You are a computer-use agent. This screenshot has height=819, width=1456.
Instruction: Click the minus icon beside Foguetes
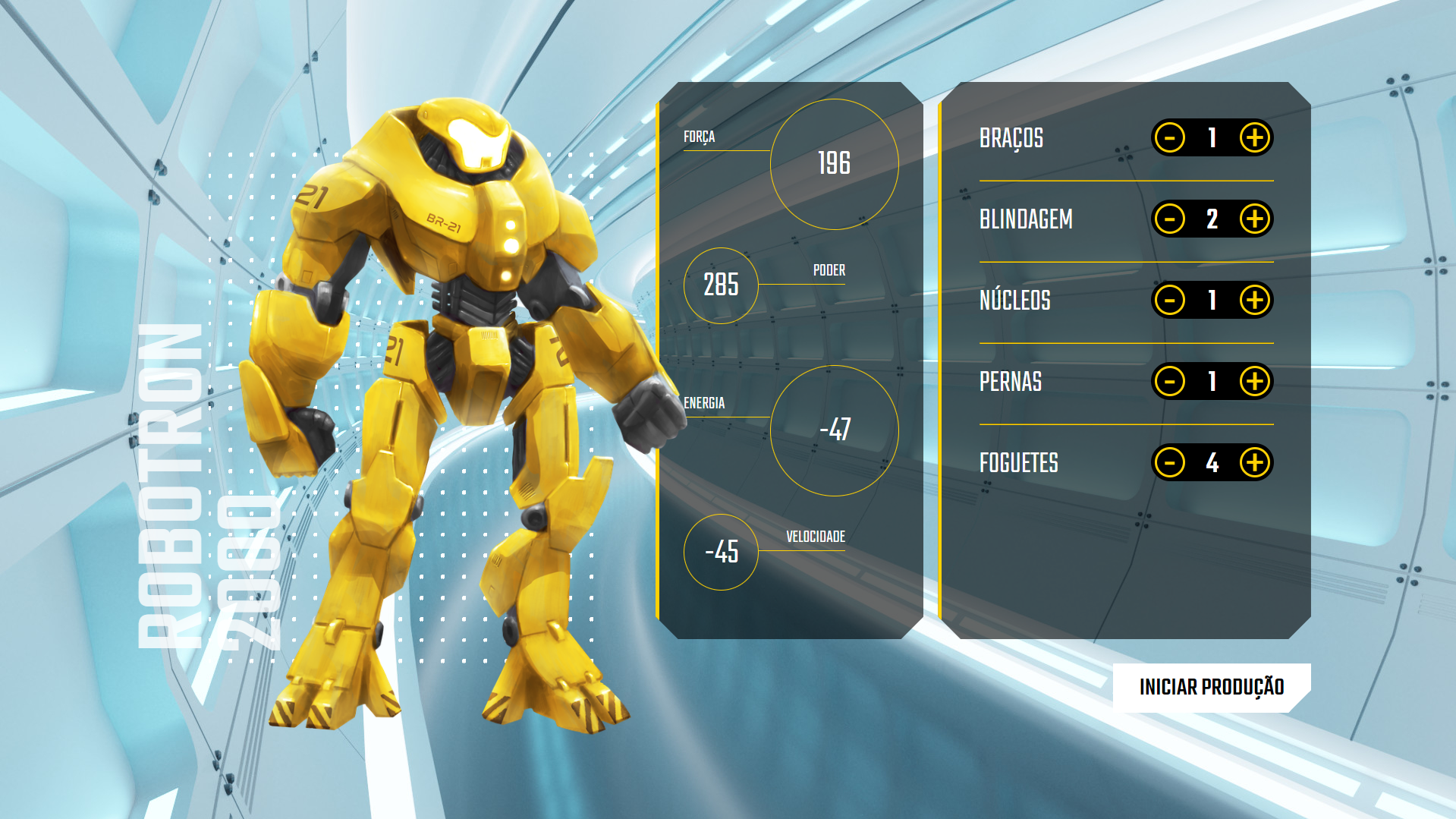click(1170, 462)
